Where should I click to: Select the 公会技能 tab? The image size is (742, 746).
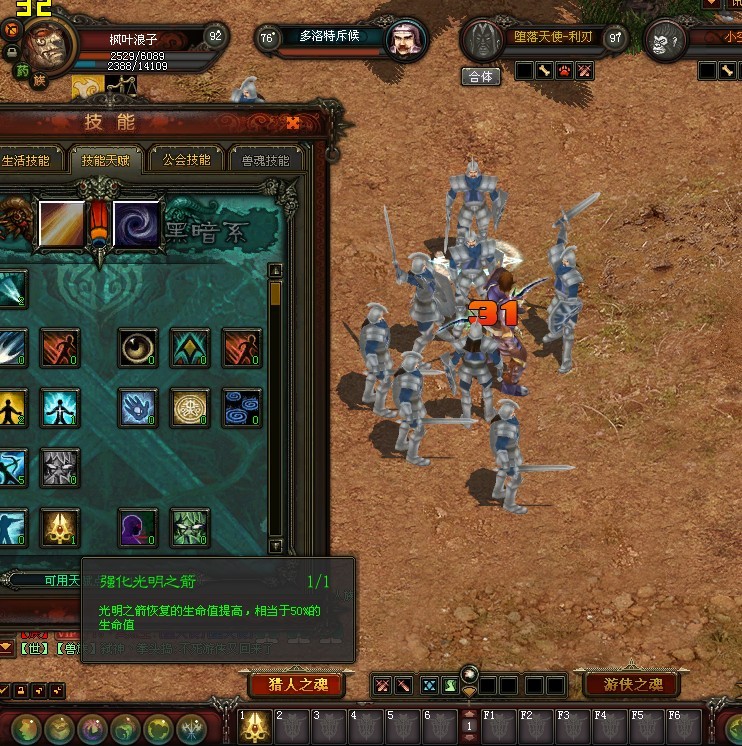point(186,160)
